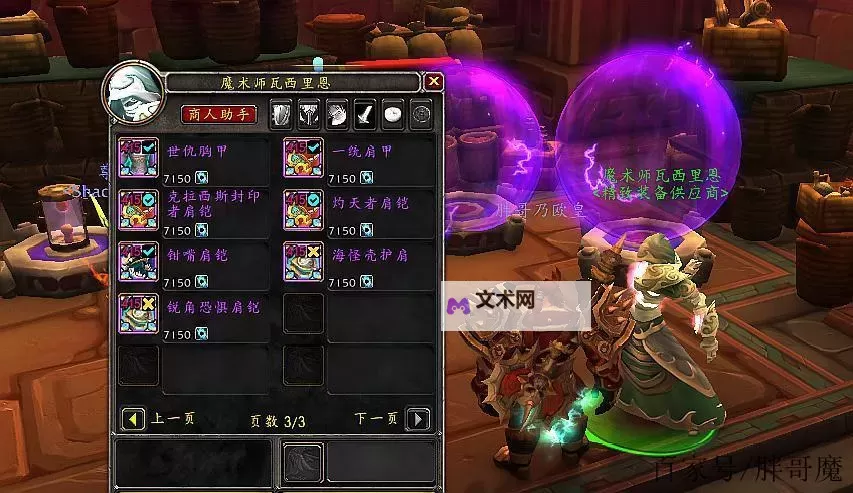The height and width of the screenshot is (493, 853).
Task: Purchase the 锐角恐惧肩铠 item
Action: pos(136,314)
